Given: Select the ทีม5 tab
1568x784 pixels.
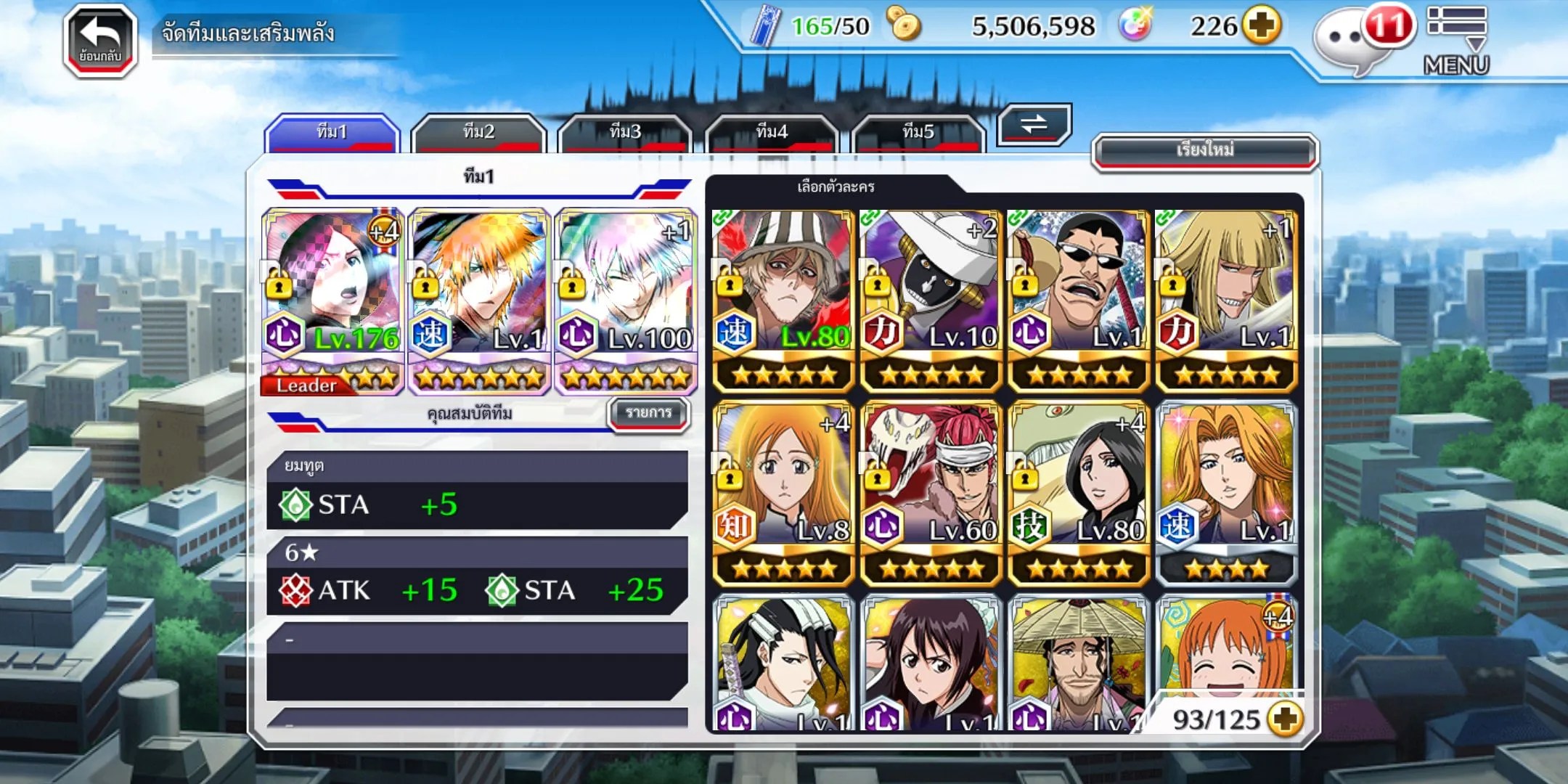Looking at the screenshot, I should [918, 133].
